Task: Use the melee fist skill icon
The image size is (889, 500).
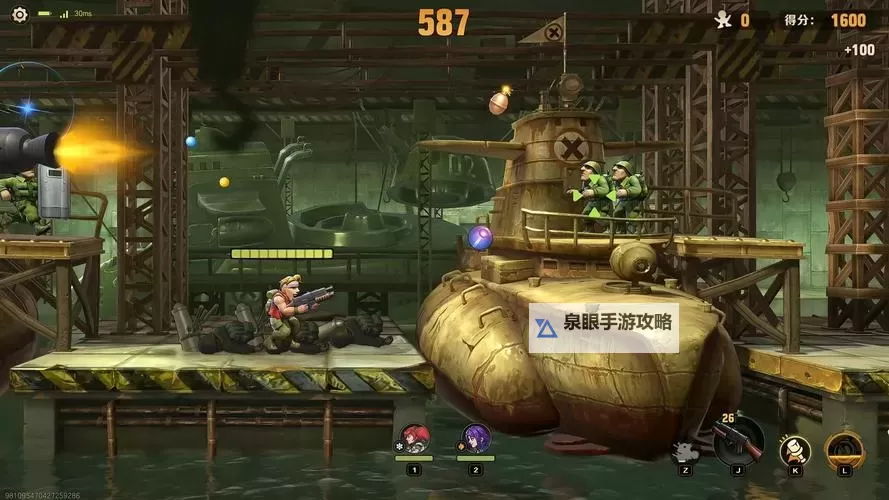Action: click(x=795, y=449)
